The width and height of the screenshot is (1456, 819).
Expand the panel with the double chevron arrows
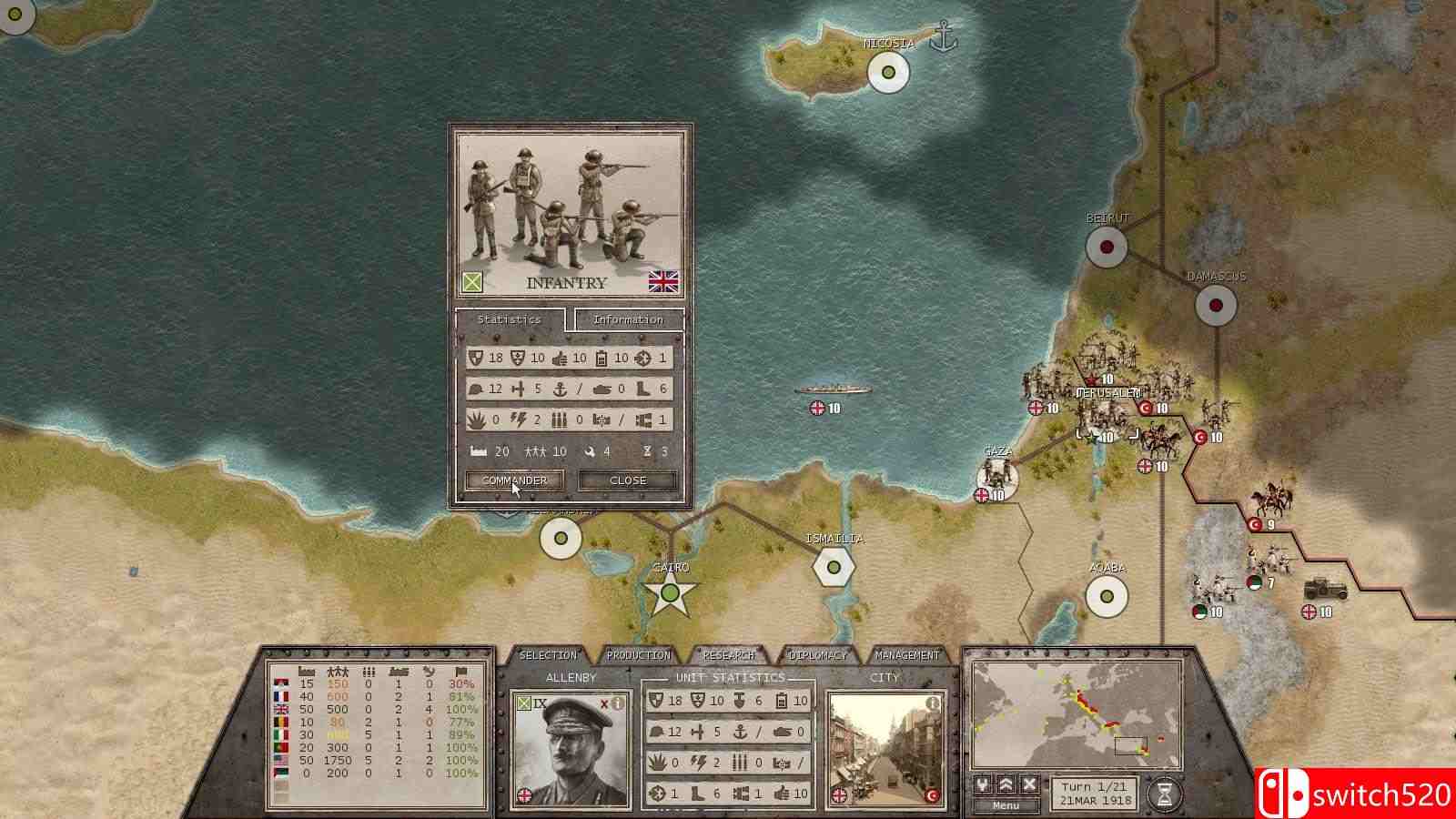1006,785
